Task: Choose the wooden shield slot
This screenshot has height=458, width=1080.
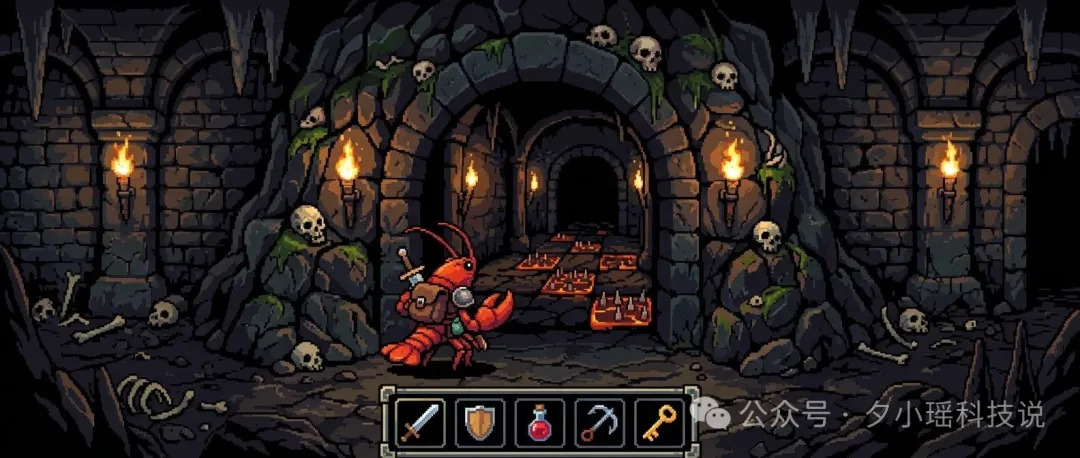Action: (x=479, y=421)
